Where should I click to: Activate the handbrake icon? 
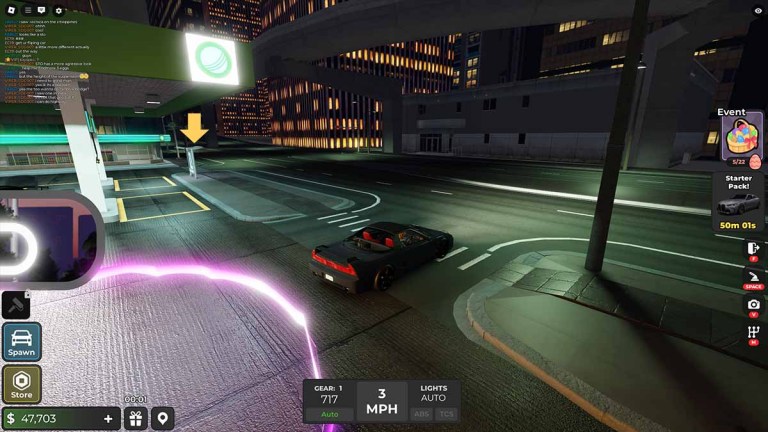(753, 275)
